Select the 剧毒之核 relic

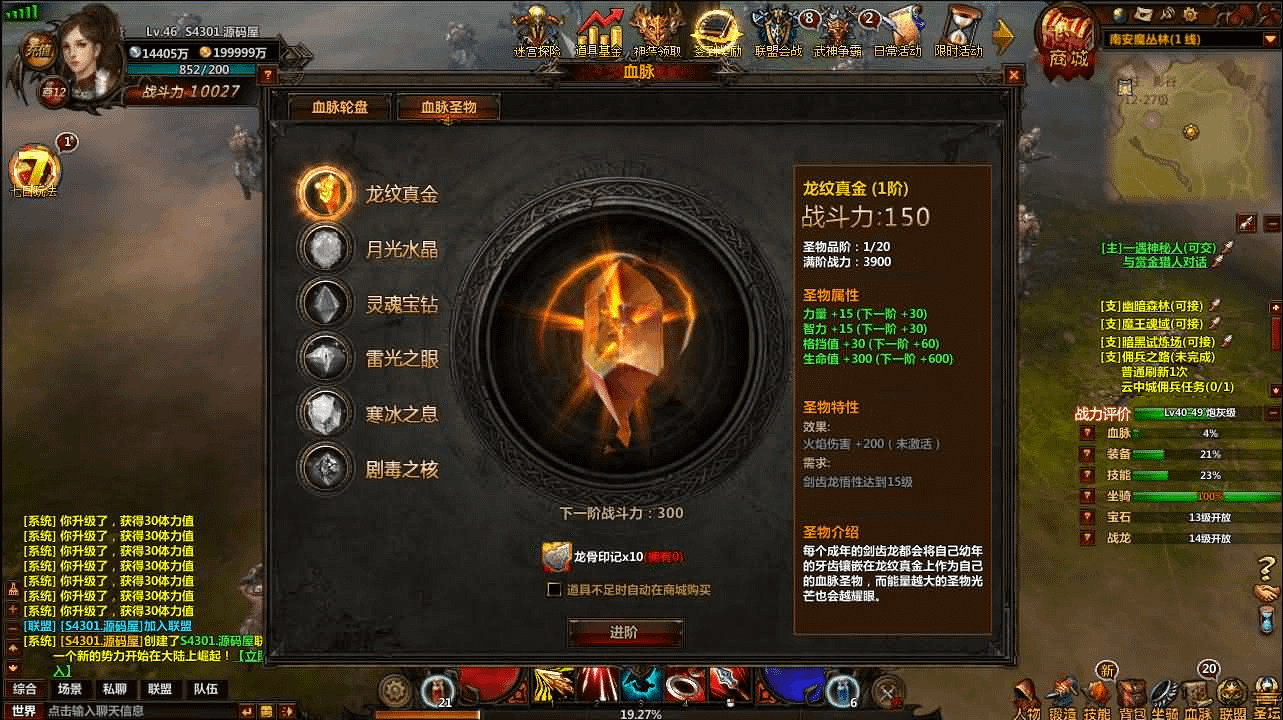tap(327, 468)
